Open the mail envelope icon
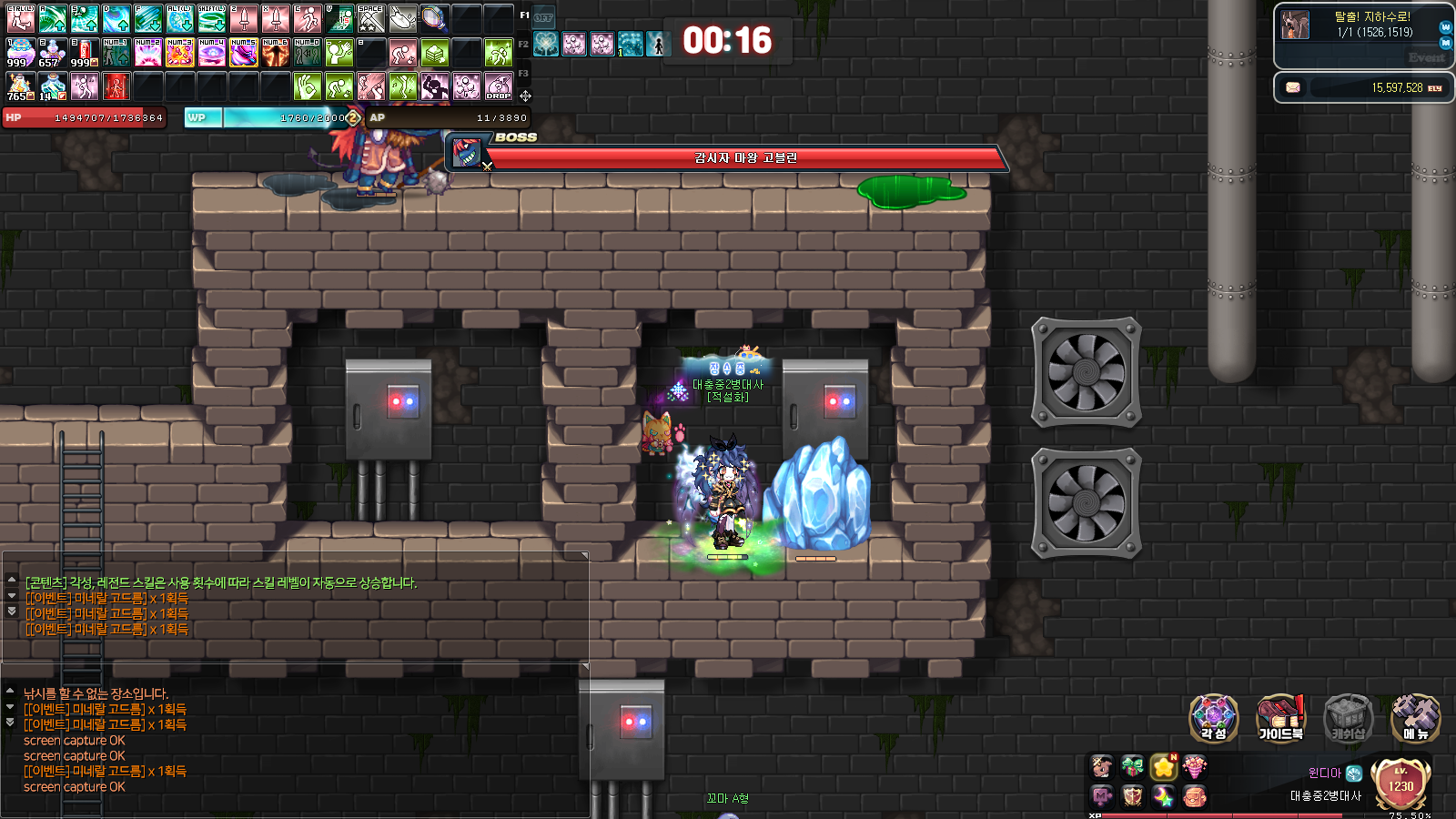Viewport: 1456px width, 819px height. point(1293,87)
